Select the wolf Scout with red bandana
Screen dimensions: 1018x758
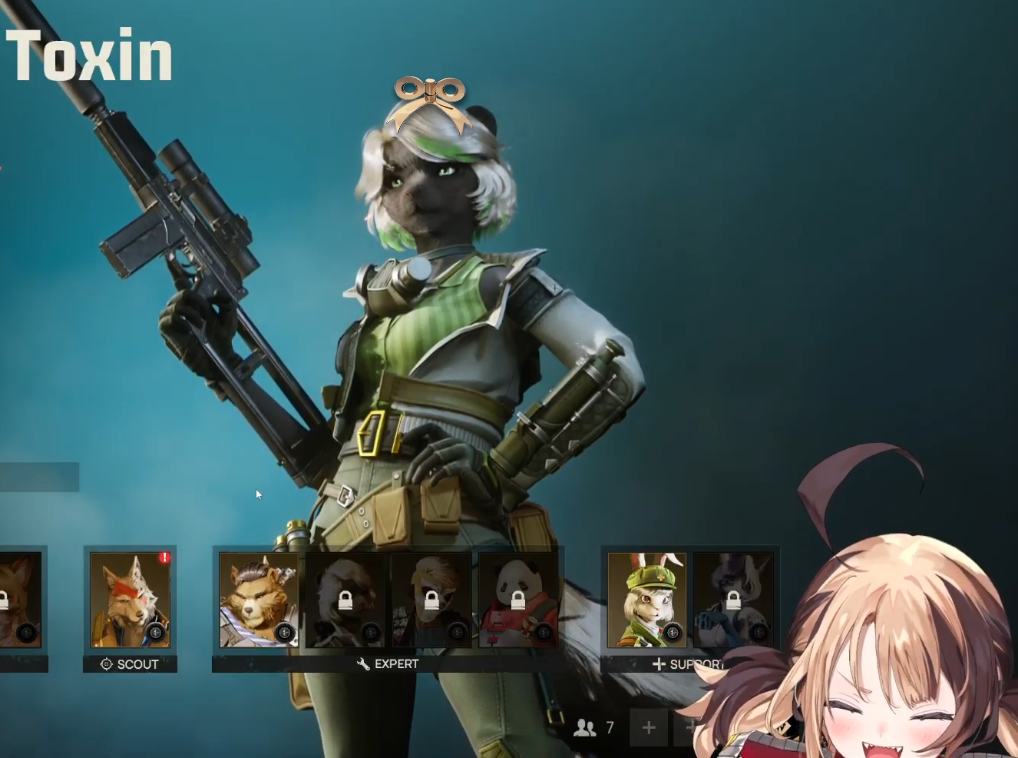pyautogui.click(x=130, y=599)
